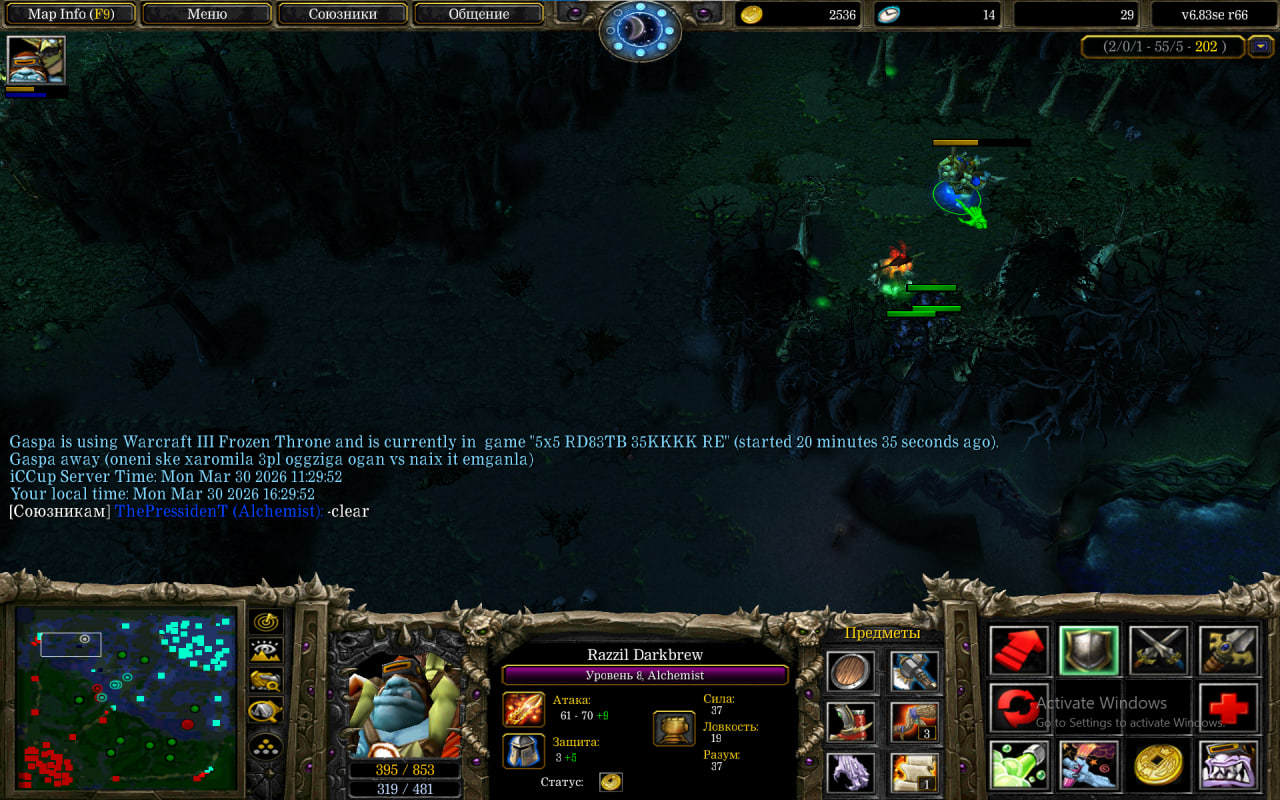
Task: Cast Chemical Rage purple ogre face ability
Action: (x=1228, y=766)
